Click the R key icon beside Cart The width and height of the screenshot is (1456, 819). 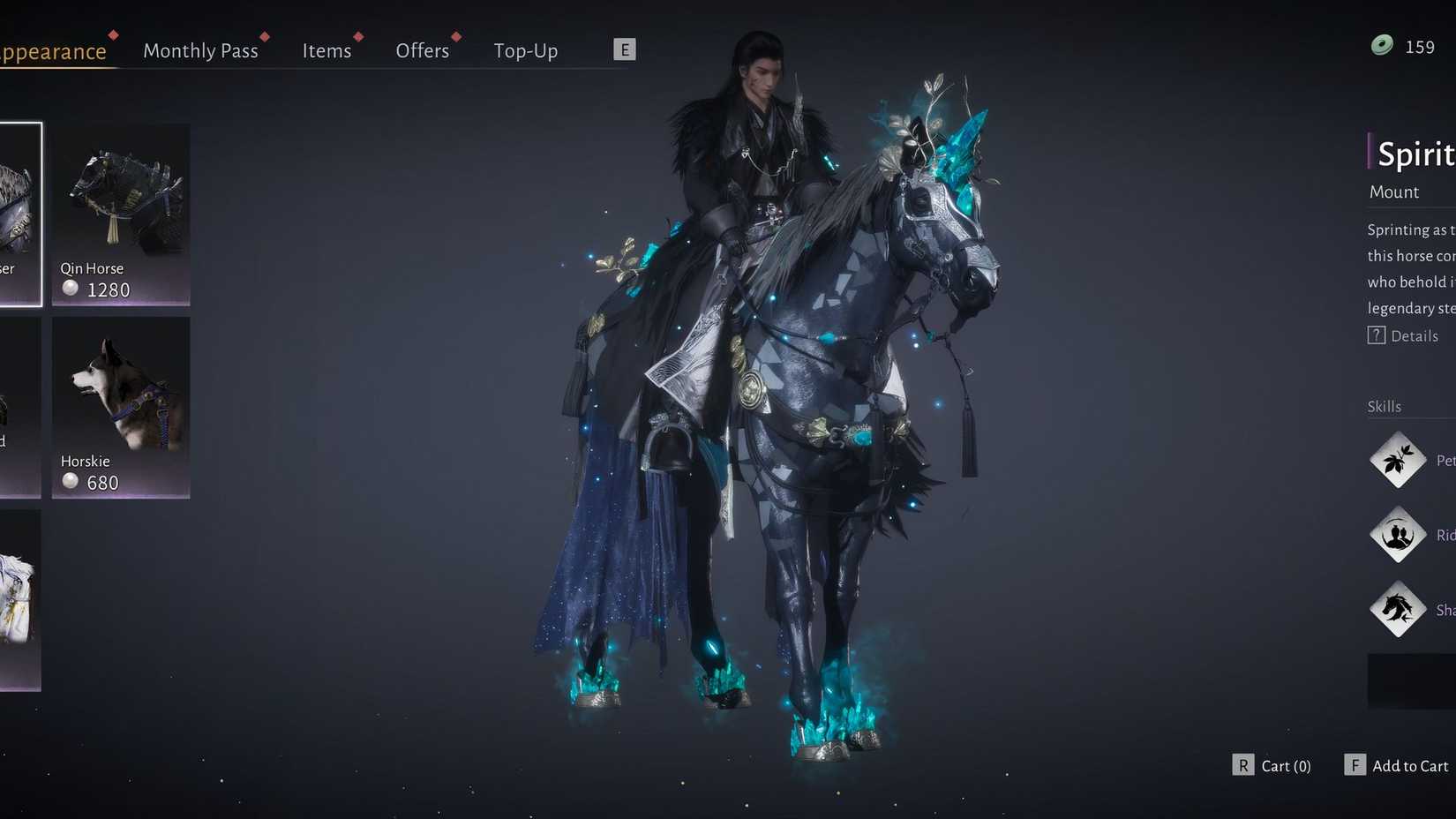[1244, 765]
